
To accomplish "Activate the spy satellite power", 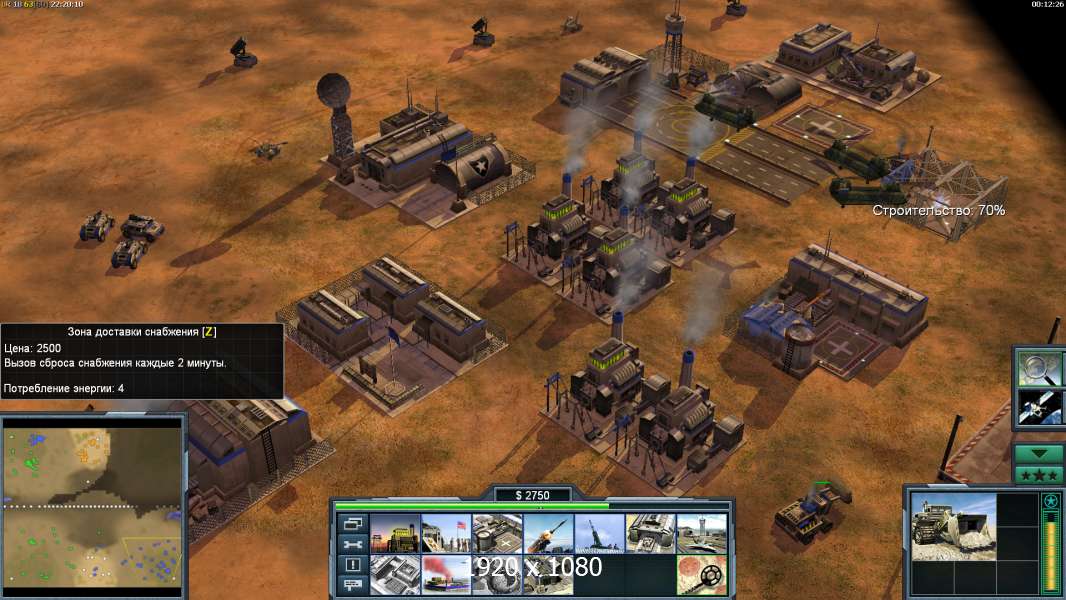I will [1039, 407].
